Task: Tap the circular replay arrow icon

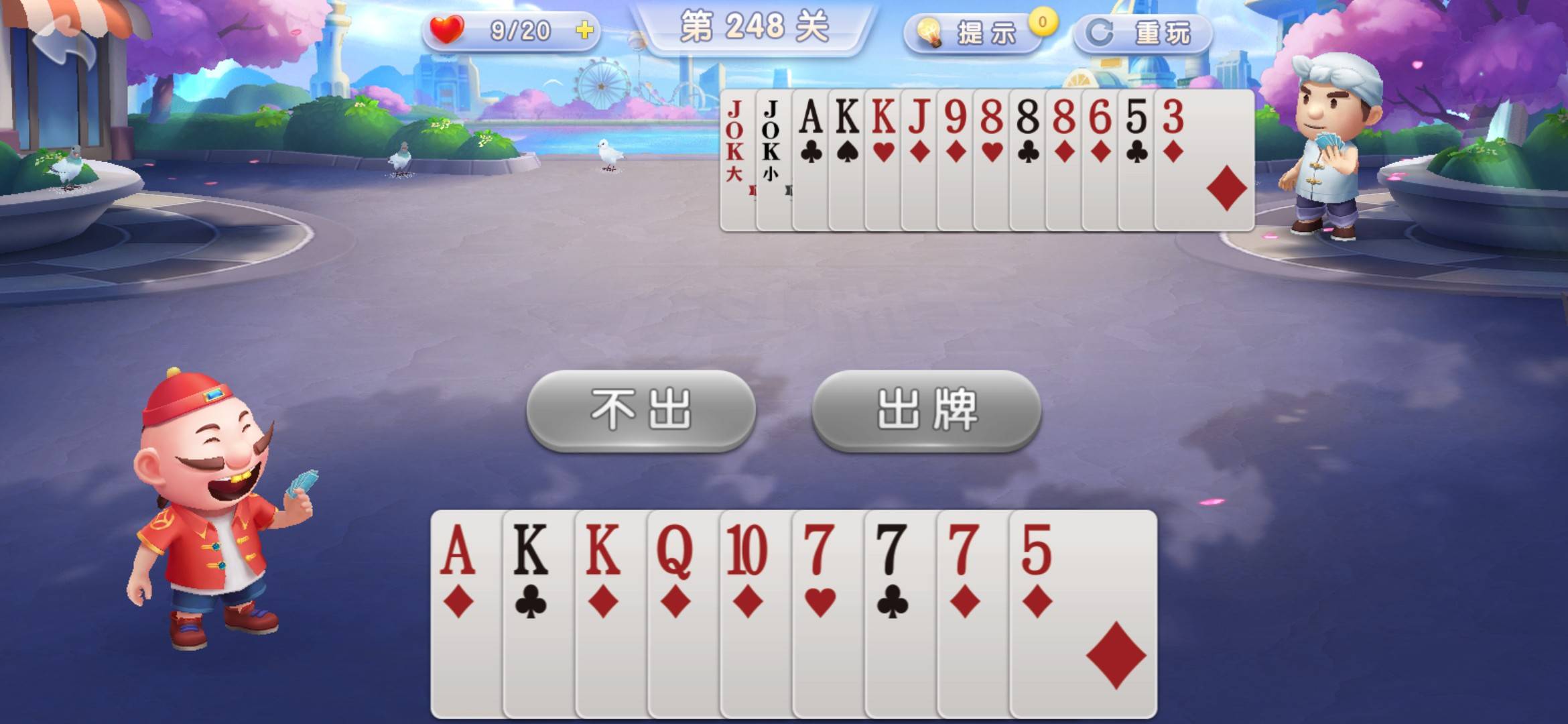Action: click(1102, 32)
